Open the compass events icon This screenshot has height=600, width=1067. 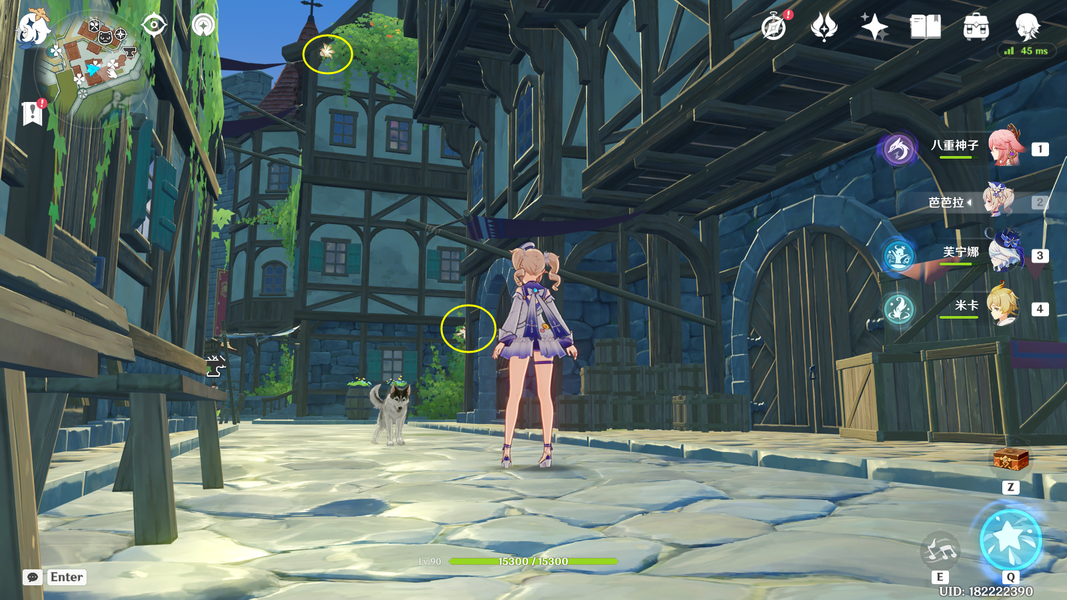[774, 27]
